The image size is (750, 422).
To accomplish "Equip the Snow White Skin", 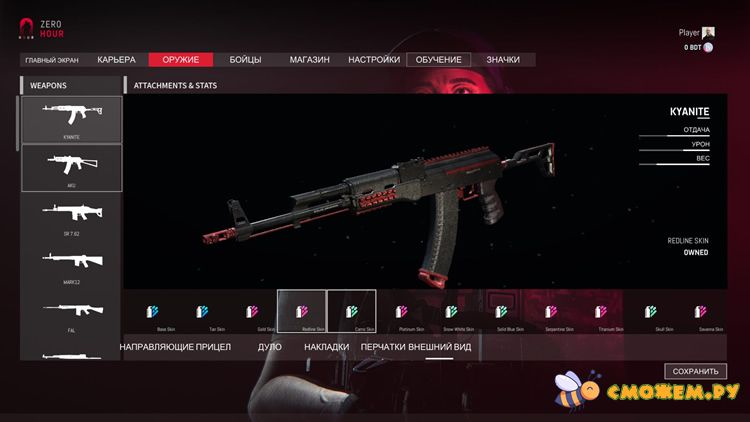I will coord(451,312).
